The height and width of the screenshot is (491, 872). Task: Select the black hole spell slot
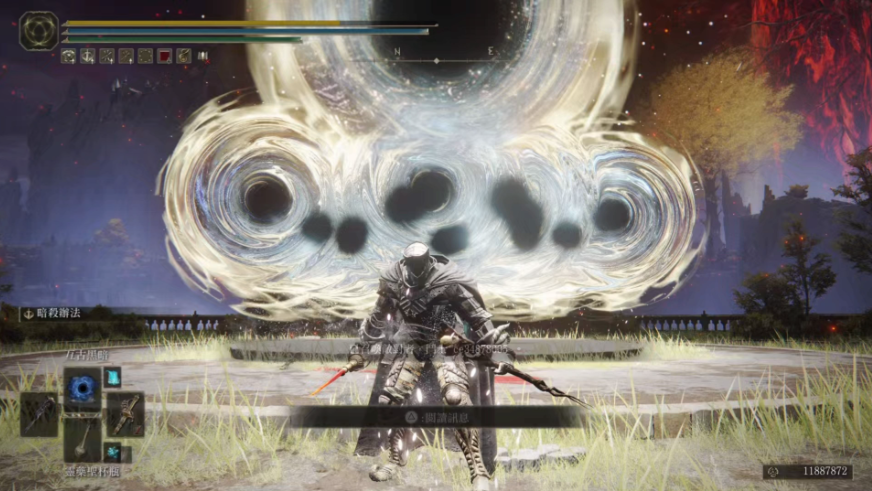point(82,388)
